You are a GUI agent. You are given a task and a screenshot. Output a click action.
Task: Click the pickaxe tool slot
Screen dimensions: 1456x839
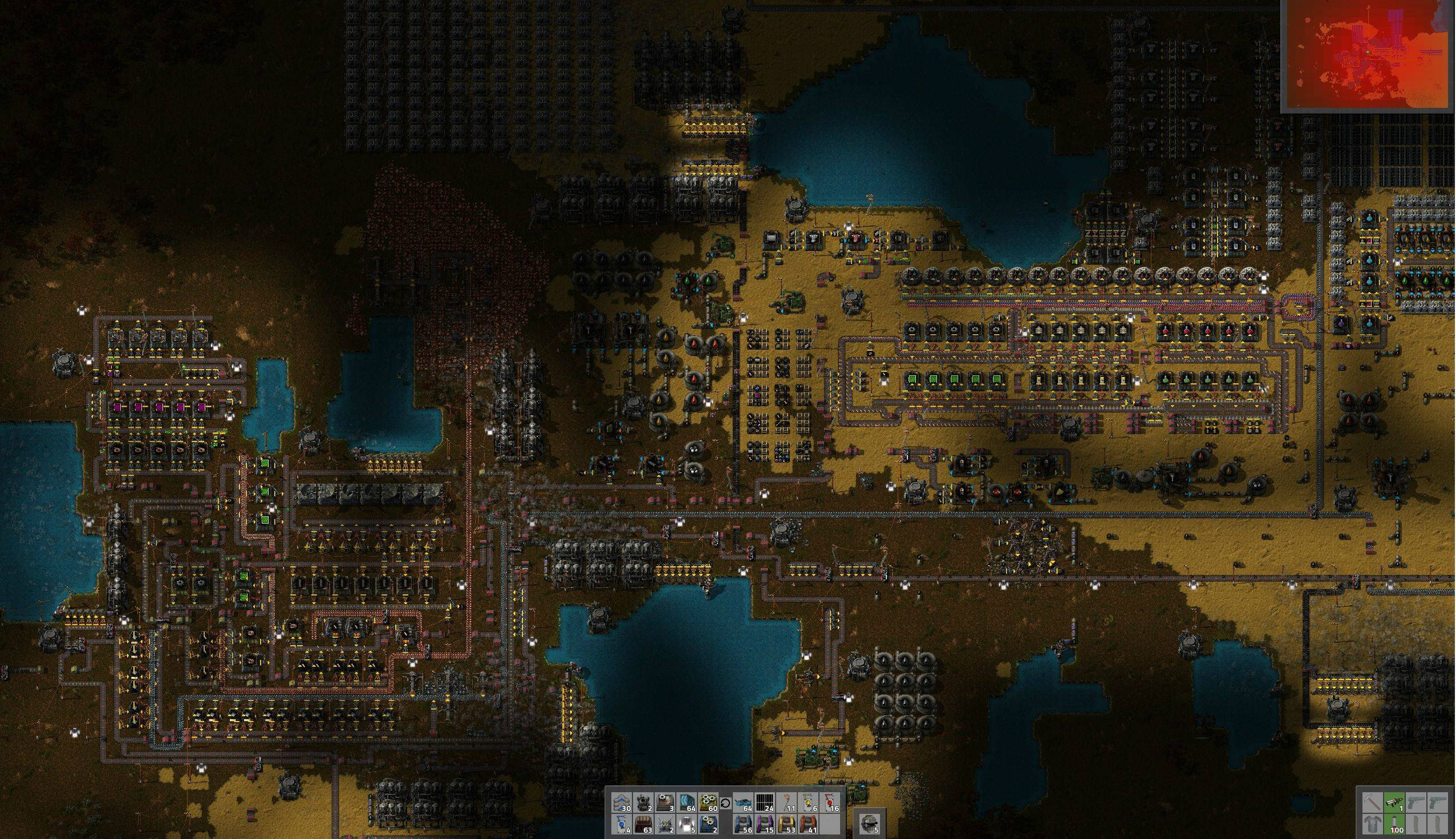pyautogui.click(x=1373, y=802)
